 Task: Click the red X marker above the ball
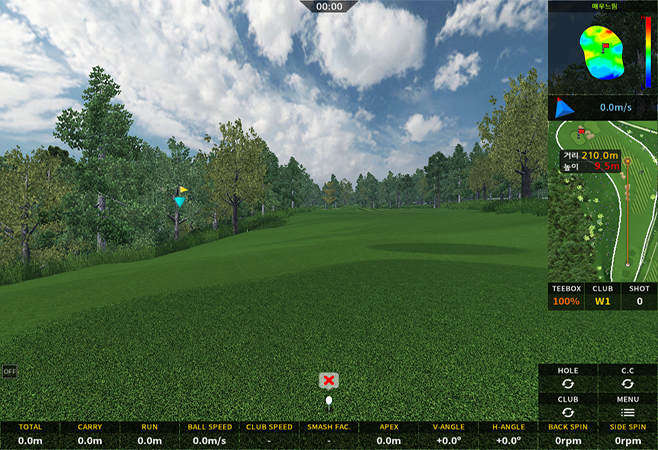pos(329,380)
